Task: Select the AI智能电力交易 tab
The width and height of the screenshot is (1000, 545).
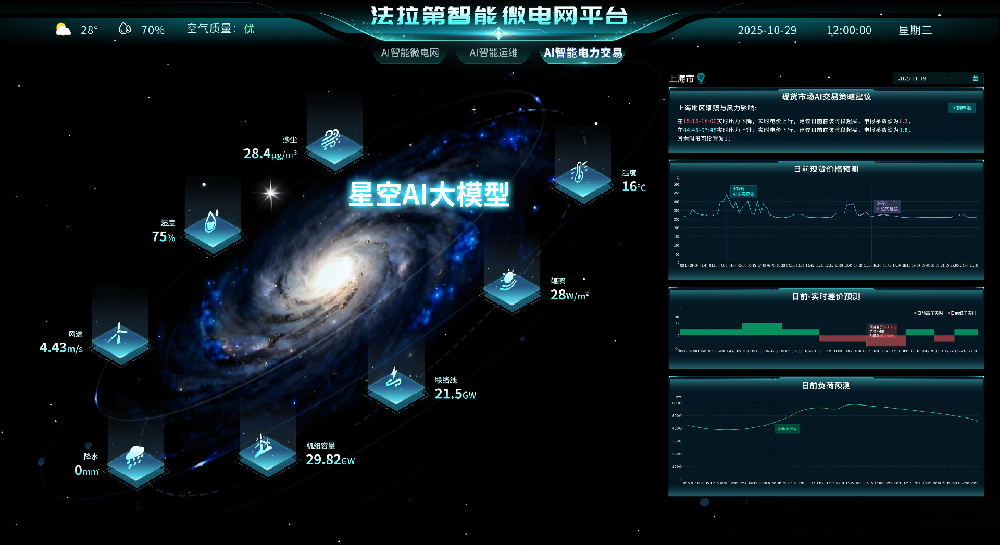Action: 580,53
